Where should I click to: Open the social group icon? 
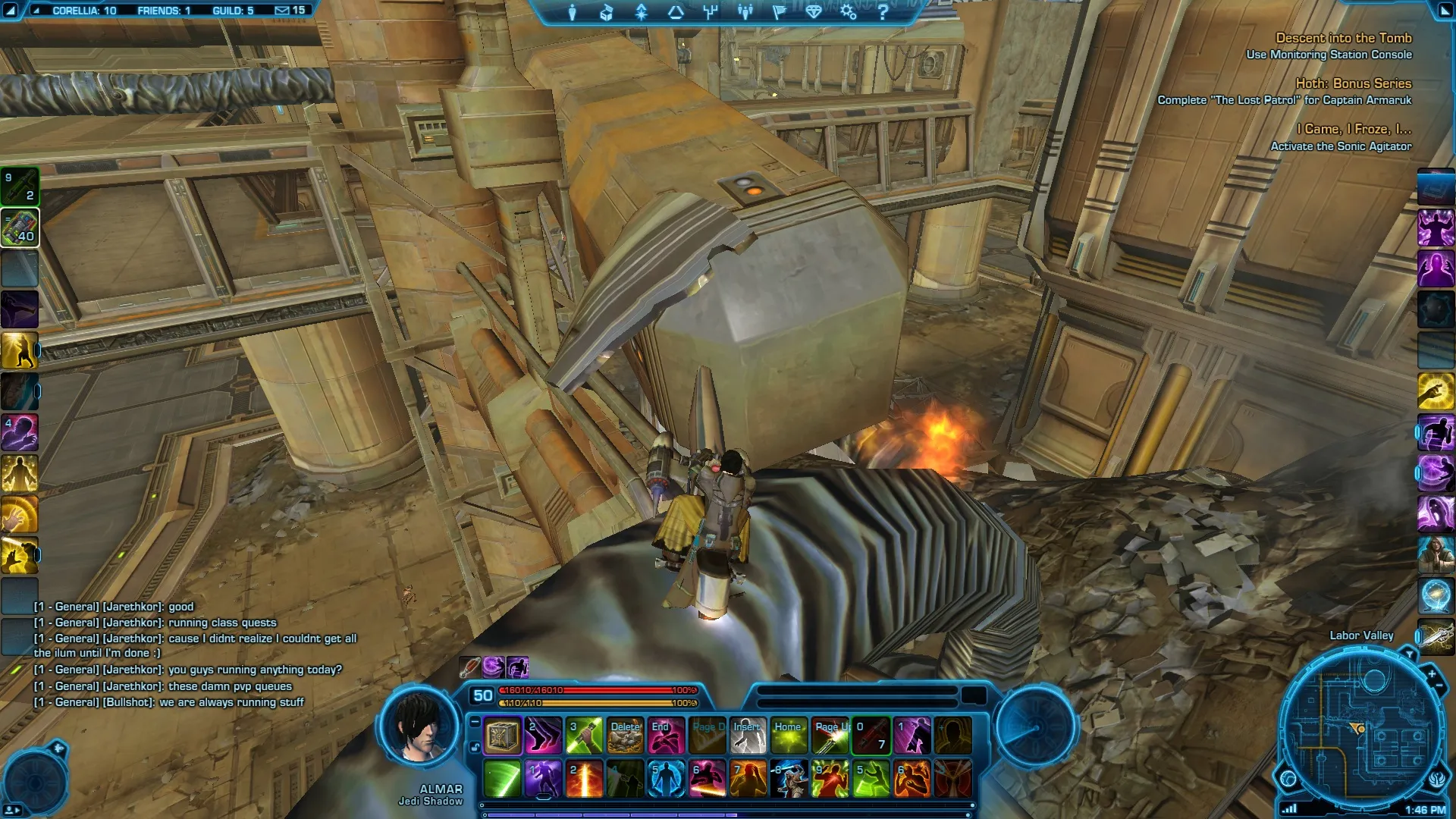click(745, 12)
